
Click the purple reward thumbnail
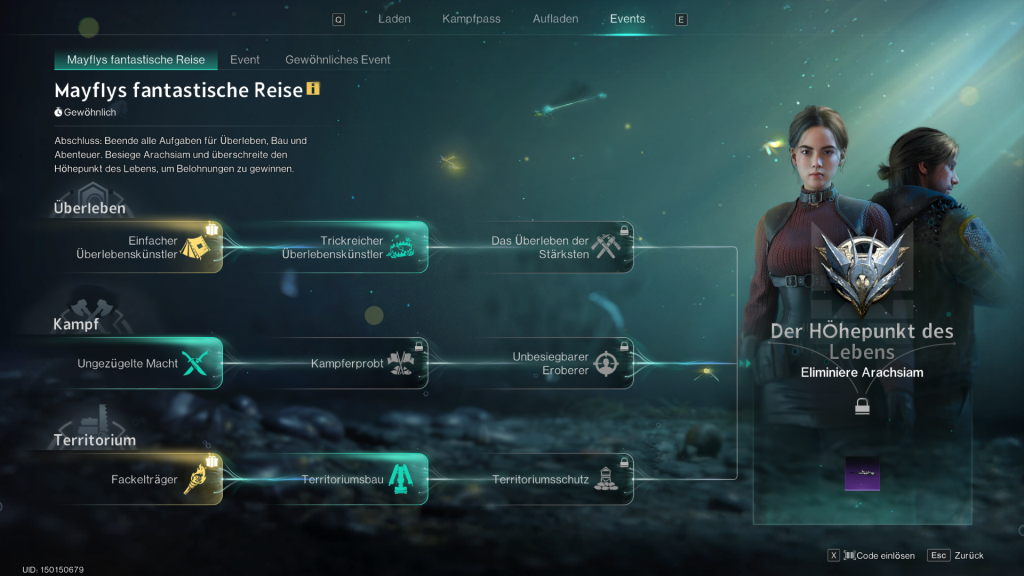point(862,474)
